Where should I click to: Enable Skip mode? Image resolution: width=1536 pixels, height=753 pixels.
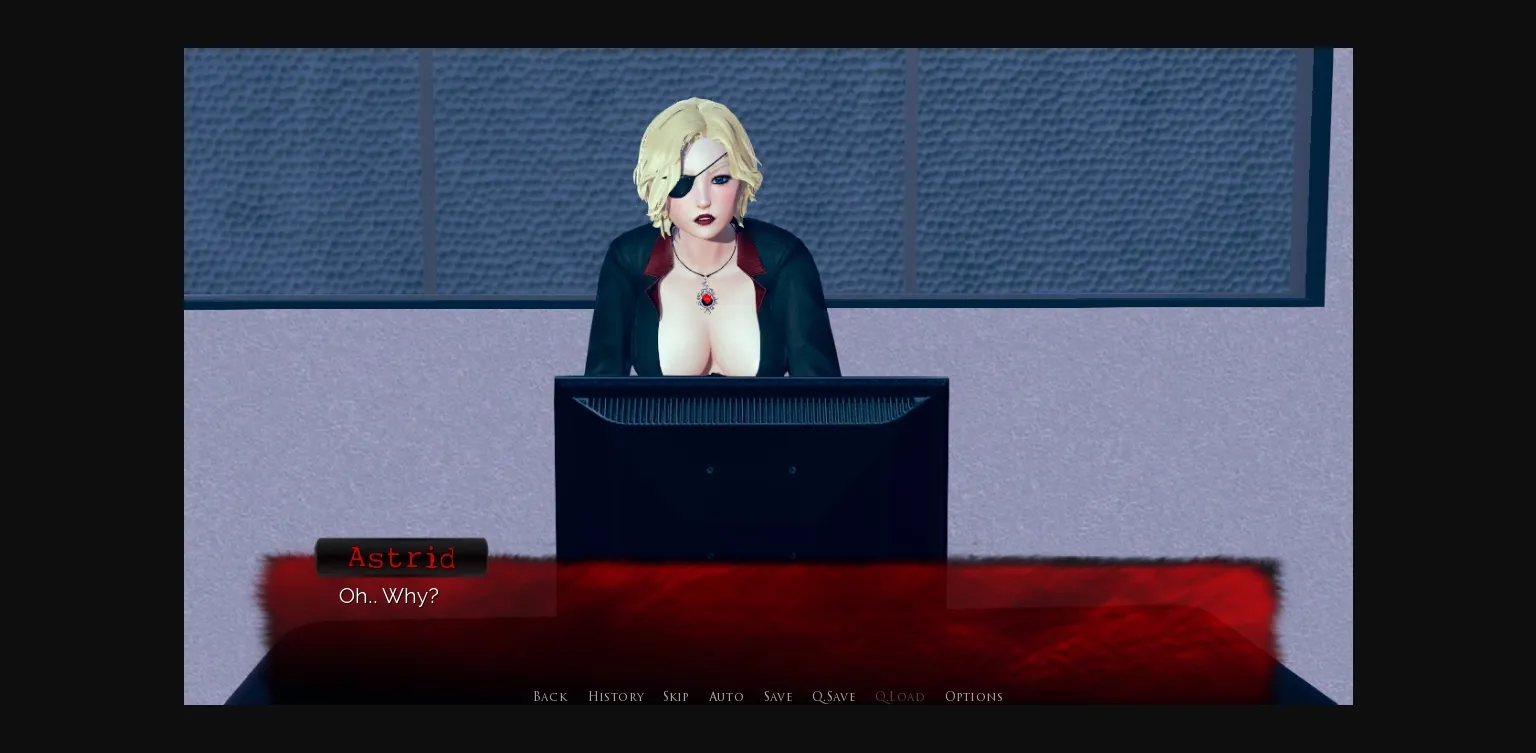coord(676,696)
